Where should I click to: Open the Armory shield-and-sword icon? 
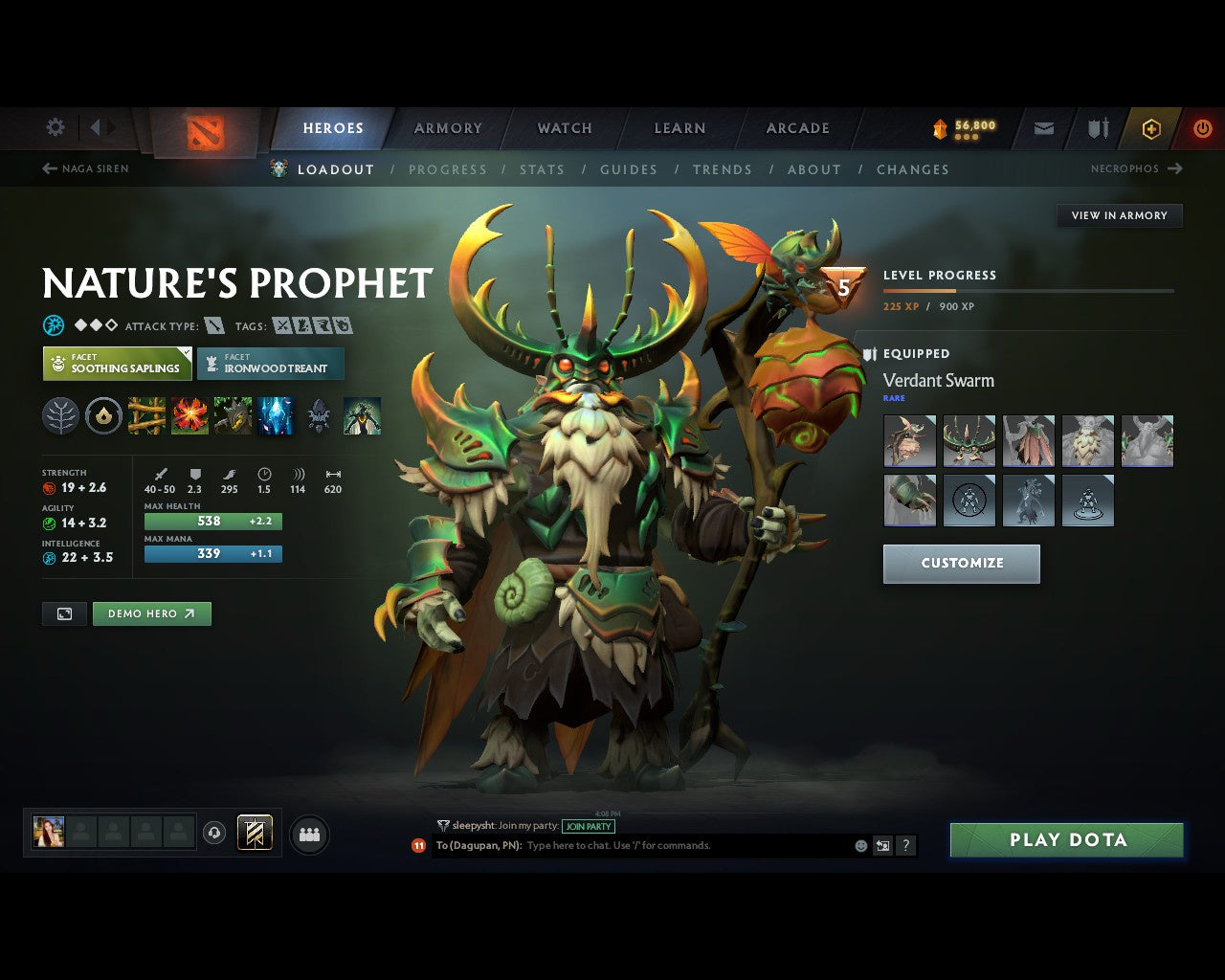(x=1096, y=127)
